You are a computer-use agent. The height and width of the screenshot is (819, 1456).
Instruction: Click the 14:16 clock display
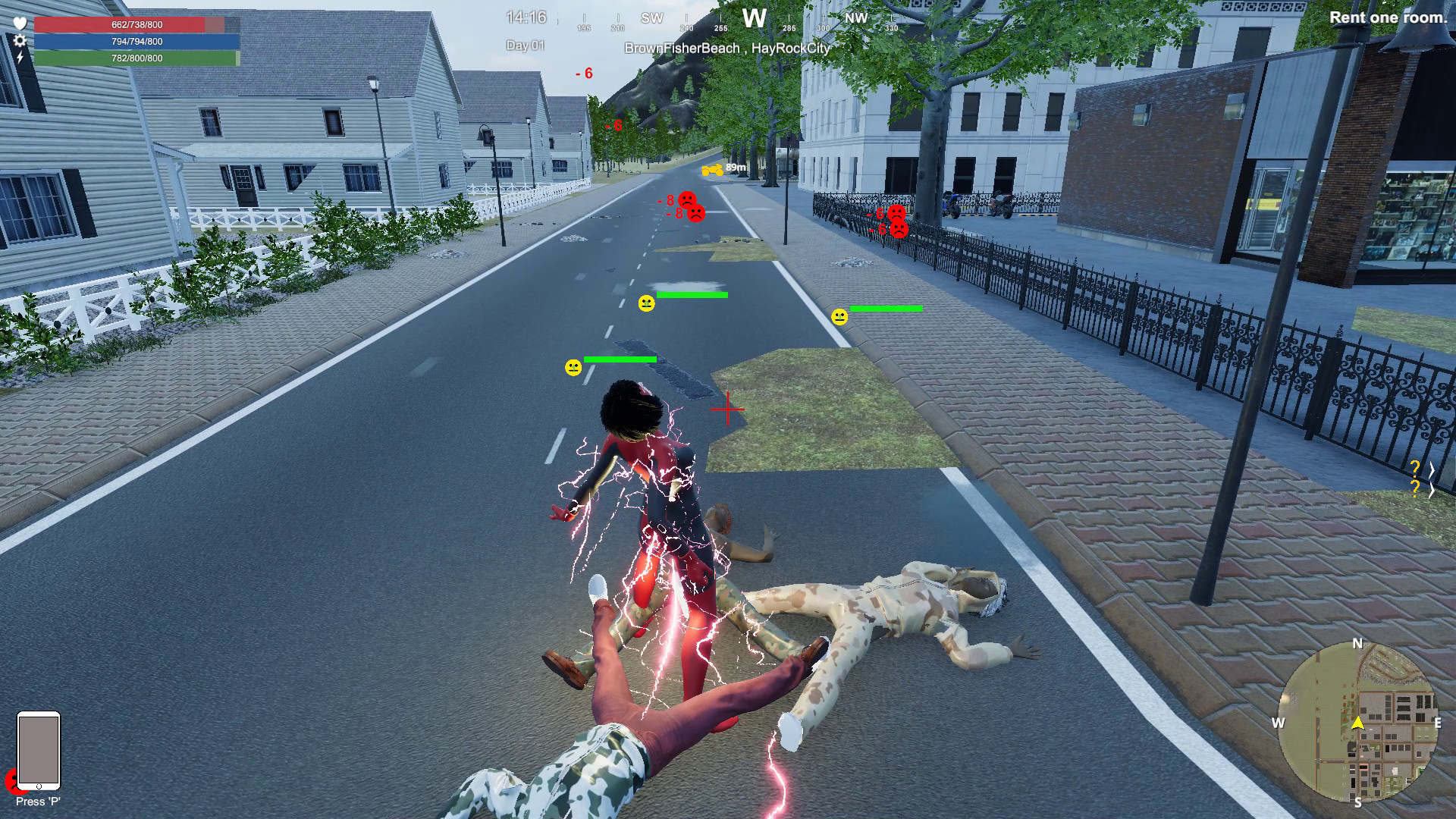tap(526, 17)
